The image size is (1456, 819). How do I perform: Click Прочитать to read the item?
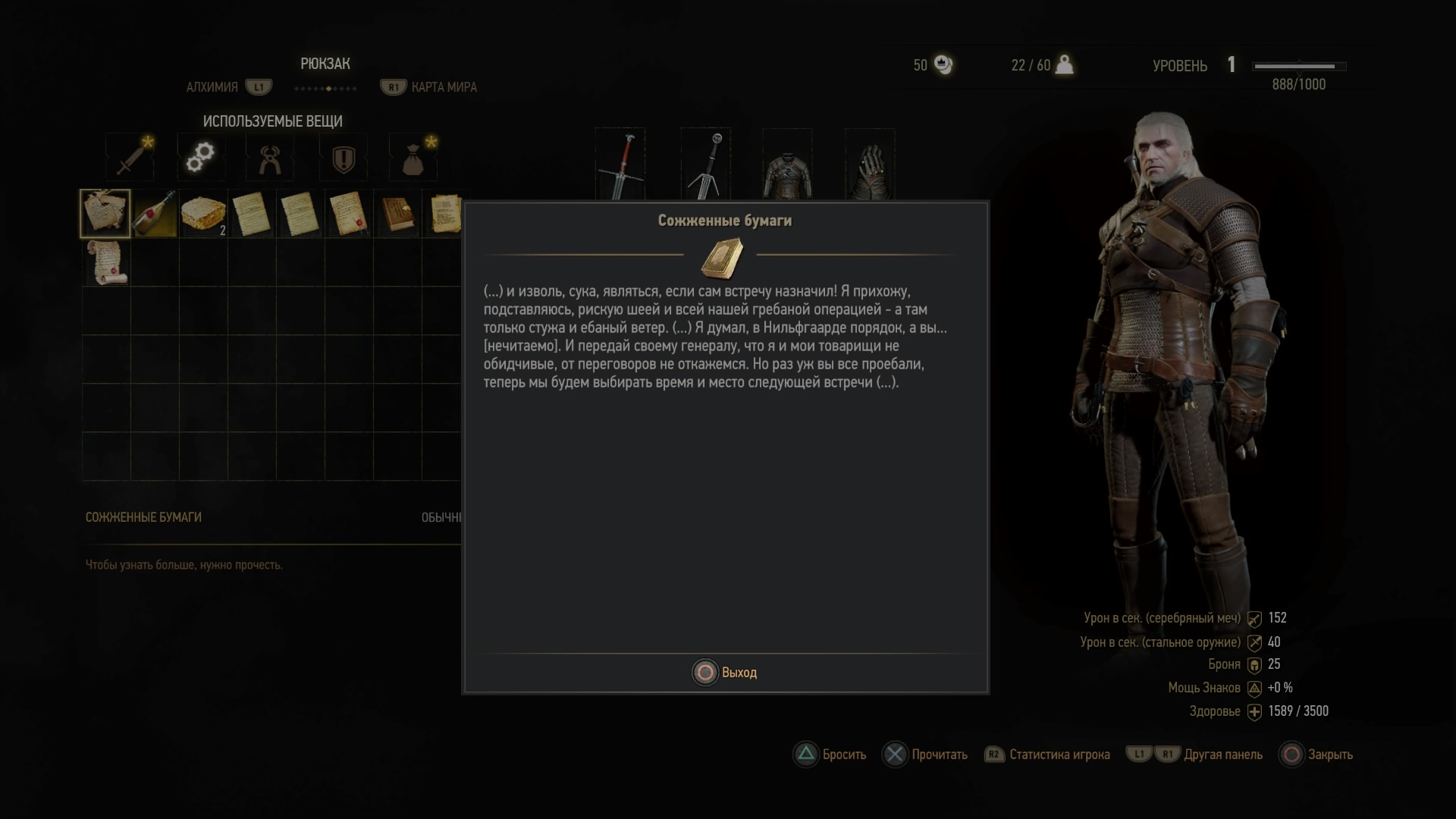pos(925,755)
